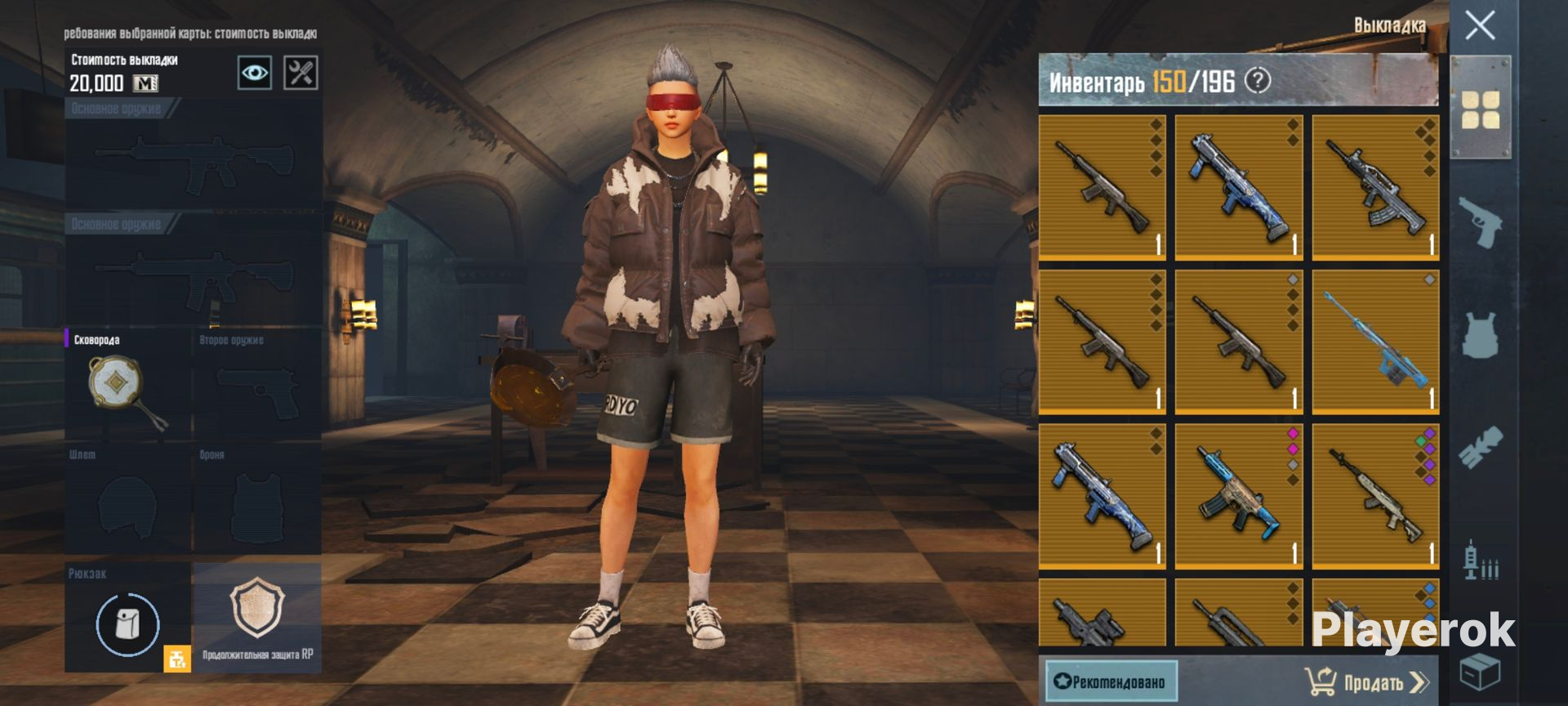Open the wrench and screwdriver tools button

point(301,73)
